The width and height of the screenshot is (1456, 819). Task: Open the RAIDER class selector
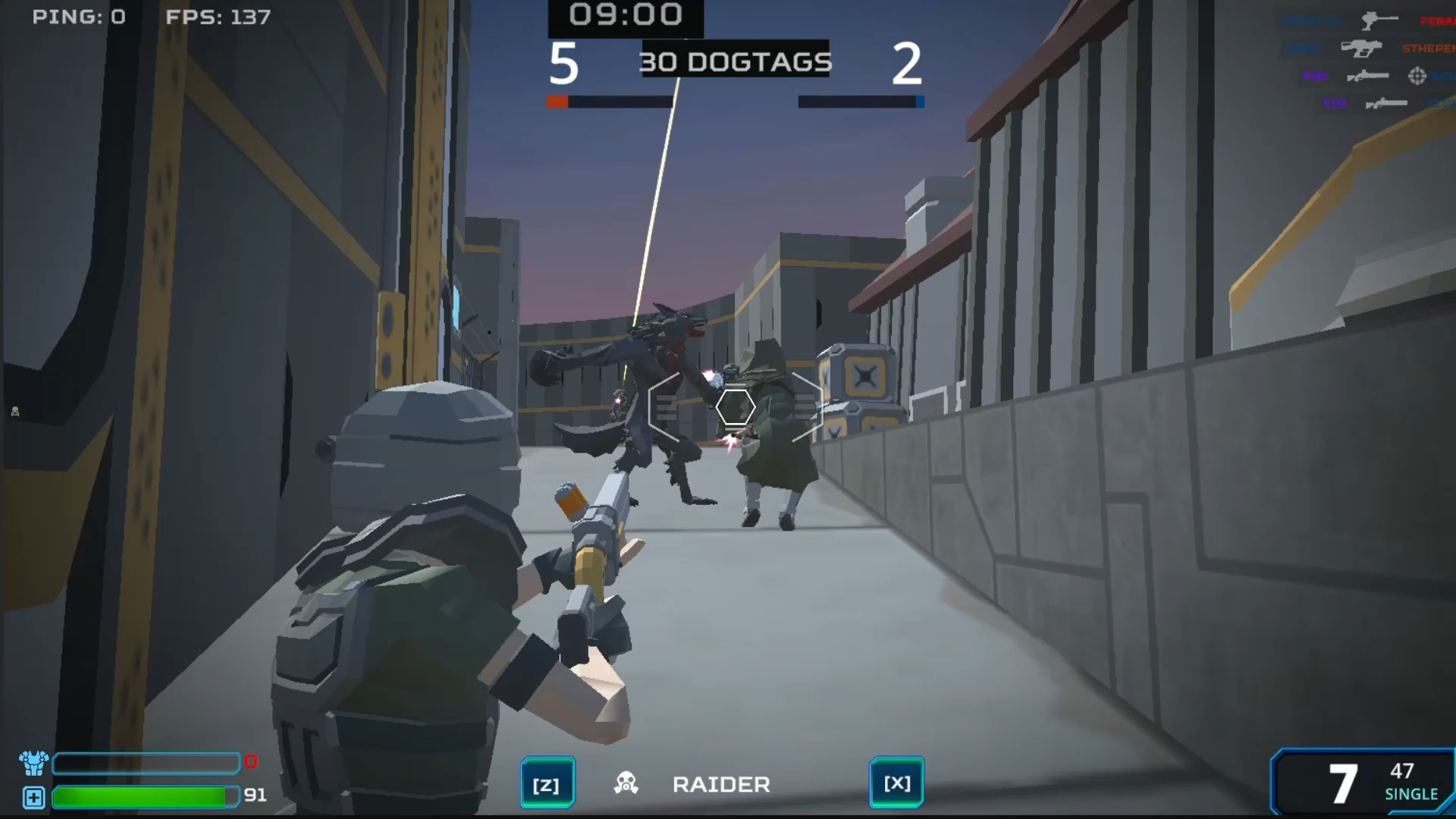pos(720,783)
